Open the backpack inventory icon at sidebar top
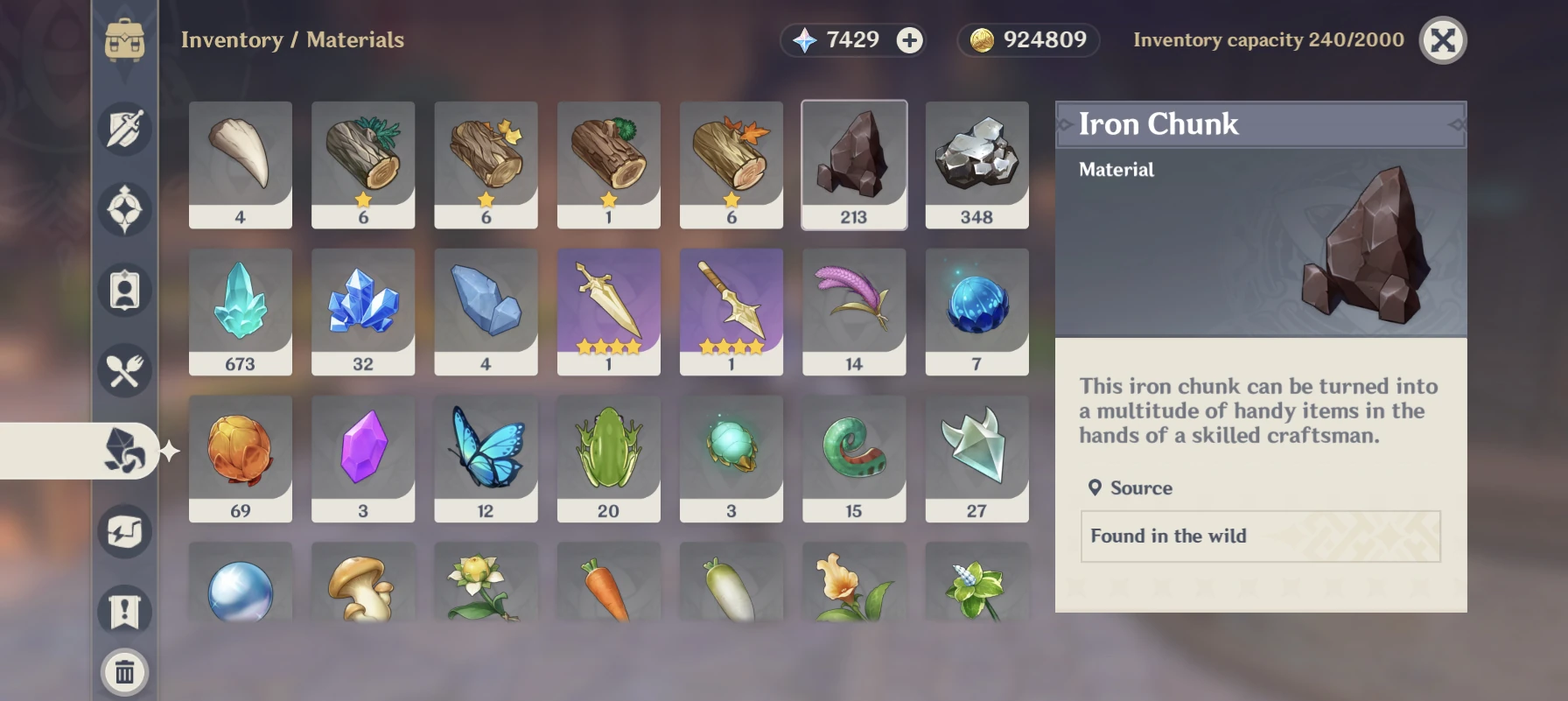The image size is (1568, 701). click(x=123, y=39)
